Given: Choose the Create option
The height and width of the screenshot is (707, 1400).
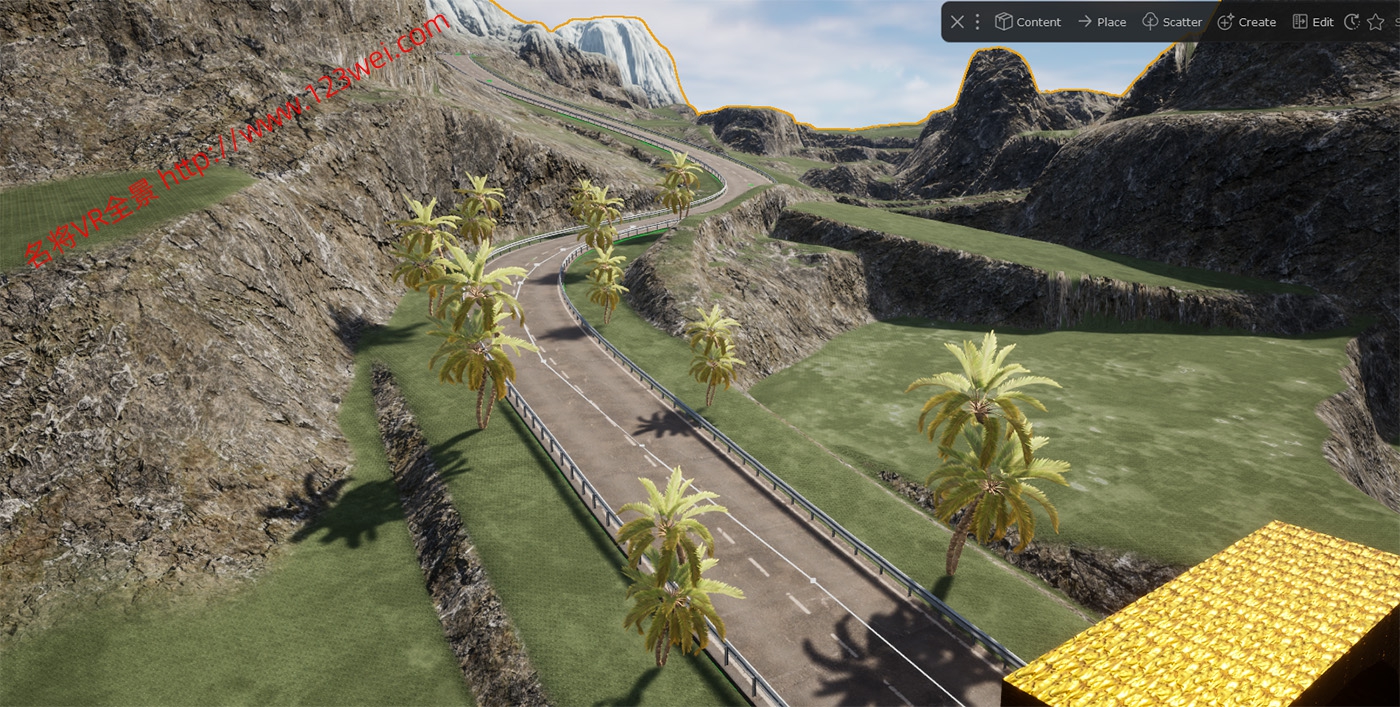Looking at the screenshot, I should (1246, 22).
